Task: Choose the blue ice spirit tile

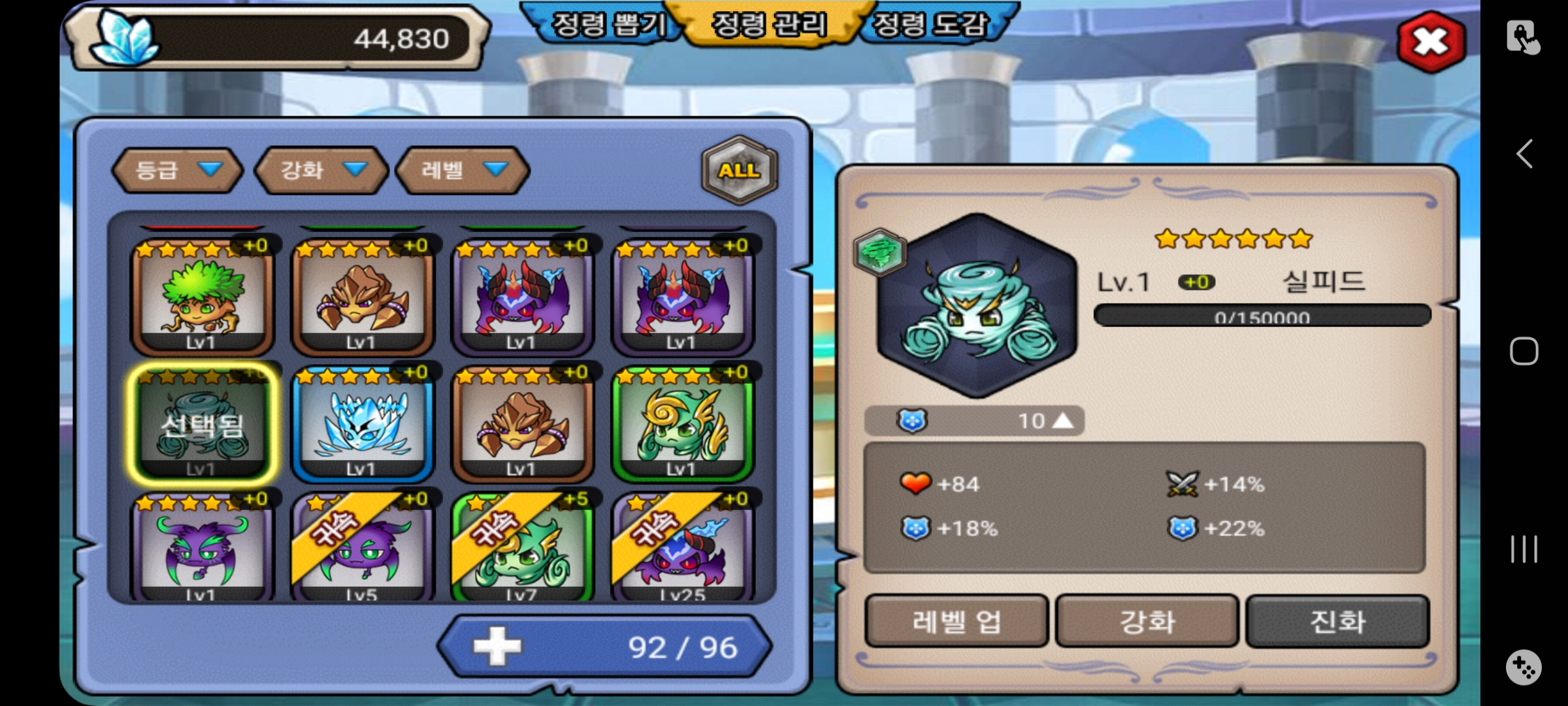Action: point(362,424)
